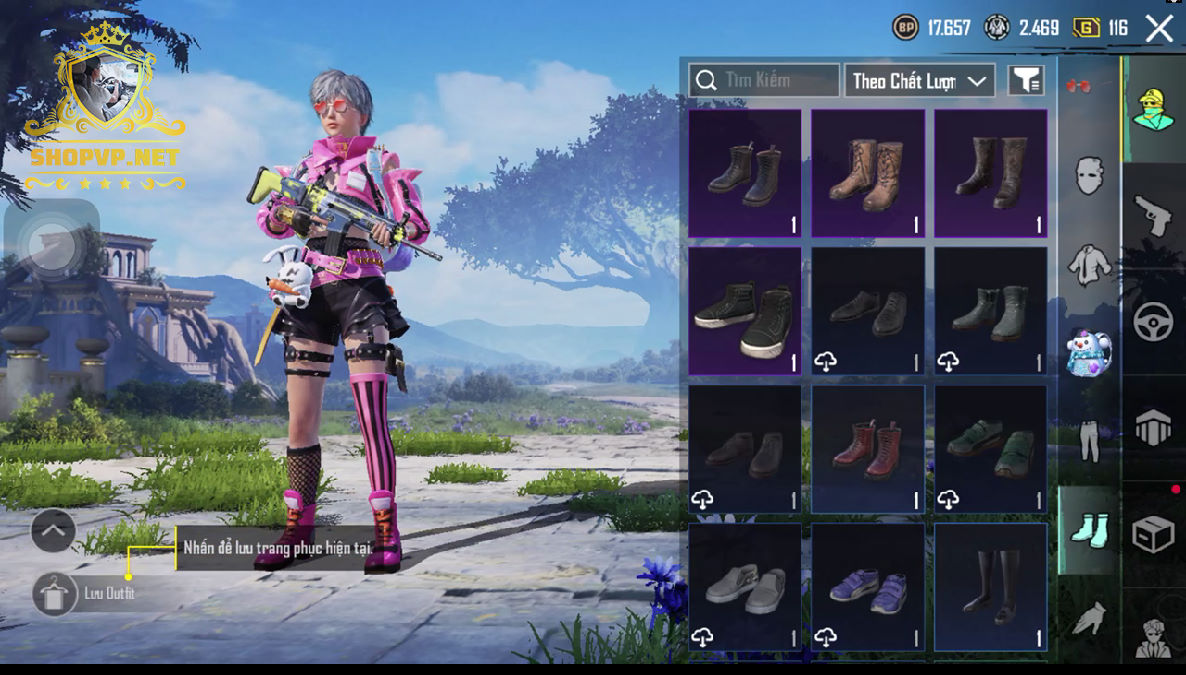Choose the green shoes slot
The height and width of the screenshot is (675, 1186).
tap(991, 449)
